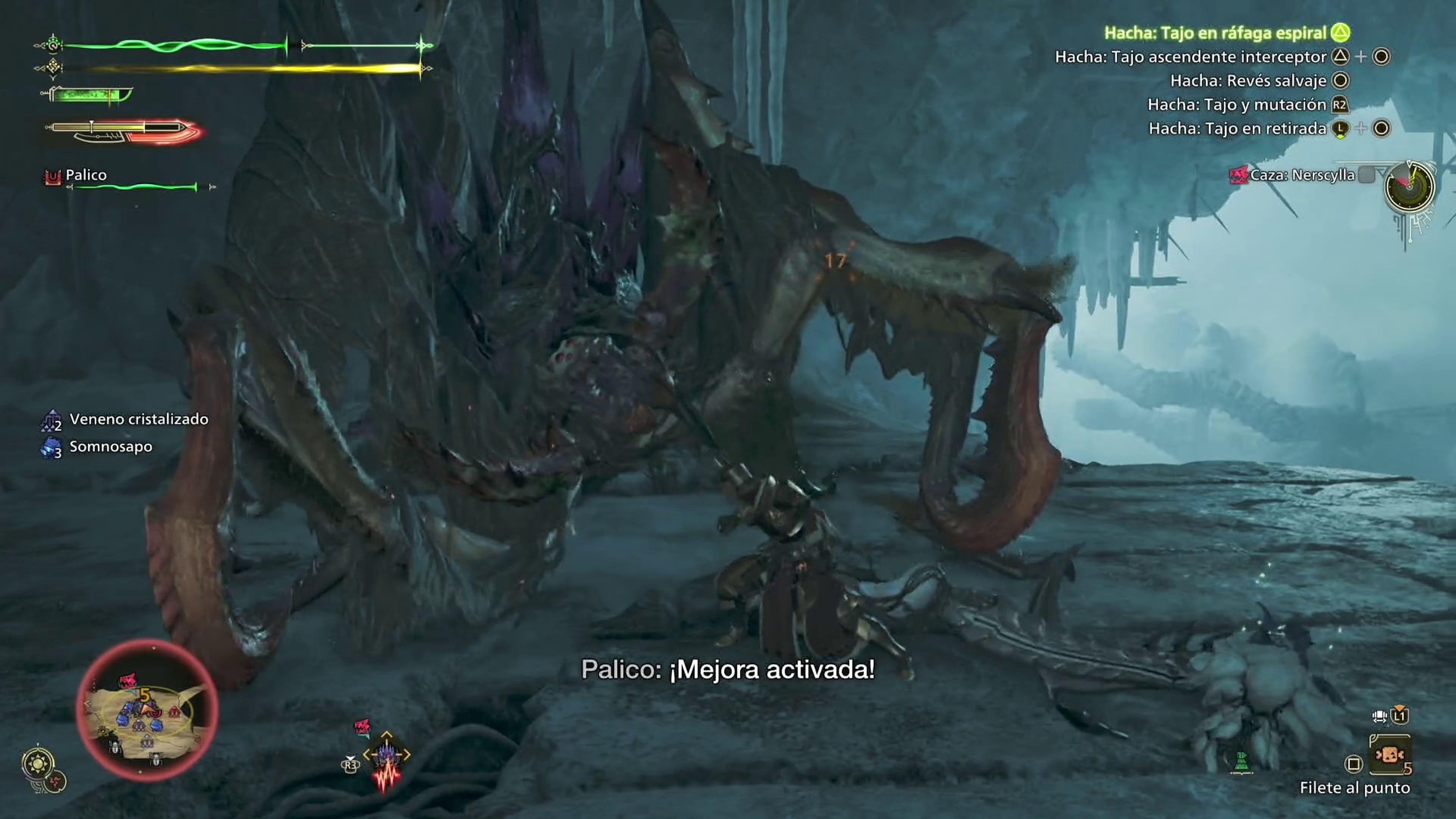Click the compass dial in the top-right corner
This screenshot has width=1456, height=819.
coord(1410,188)
